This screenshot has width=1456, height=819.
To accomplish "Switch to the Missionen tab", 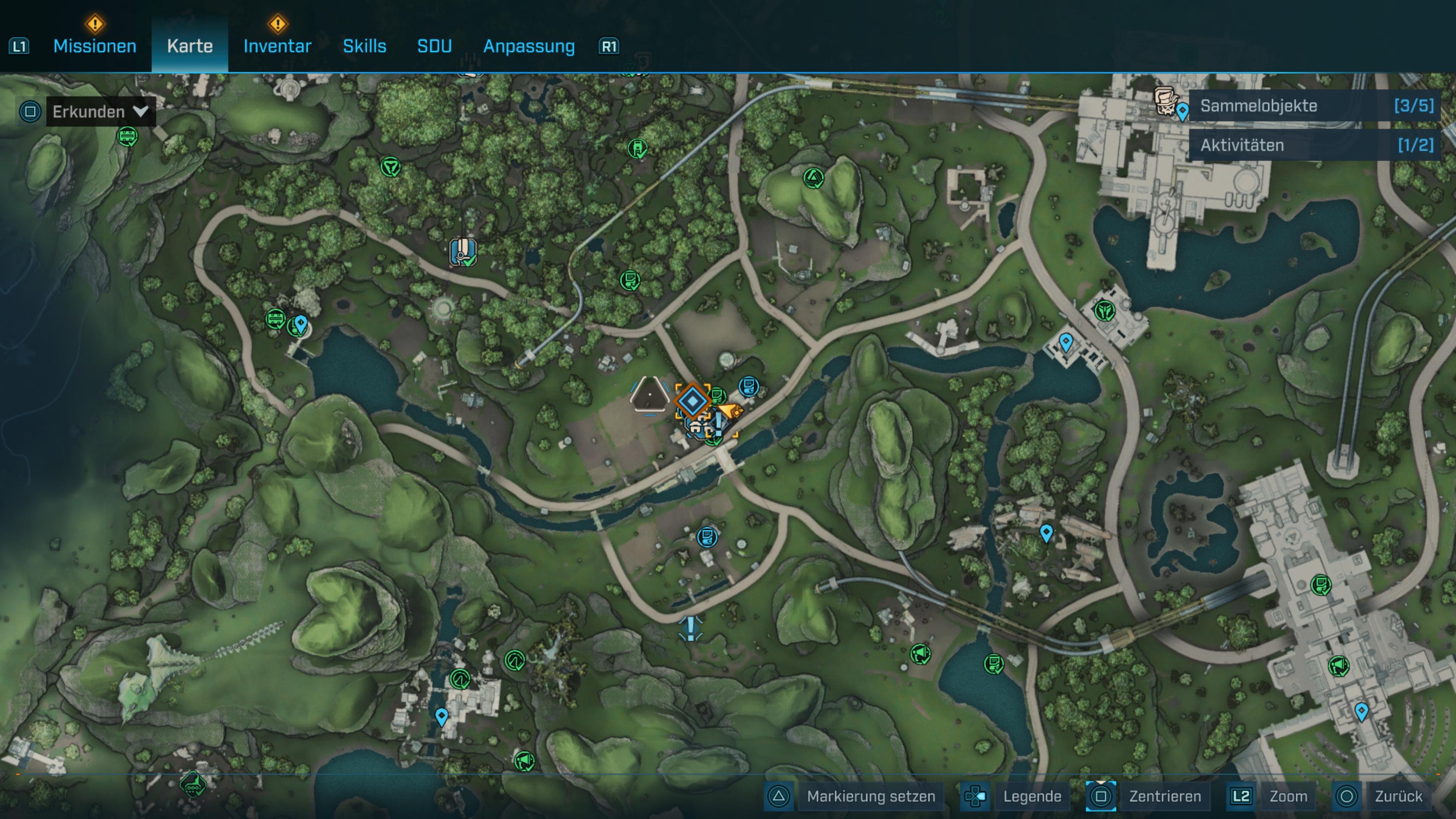I will 94,46.
